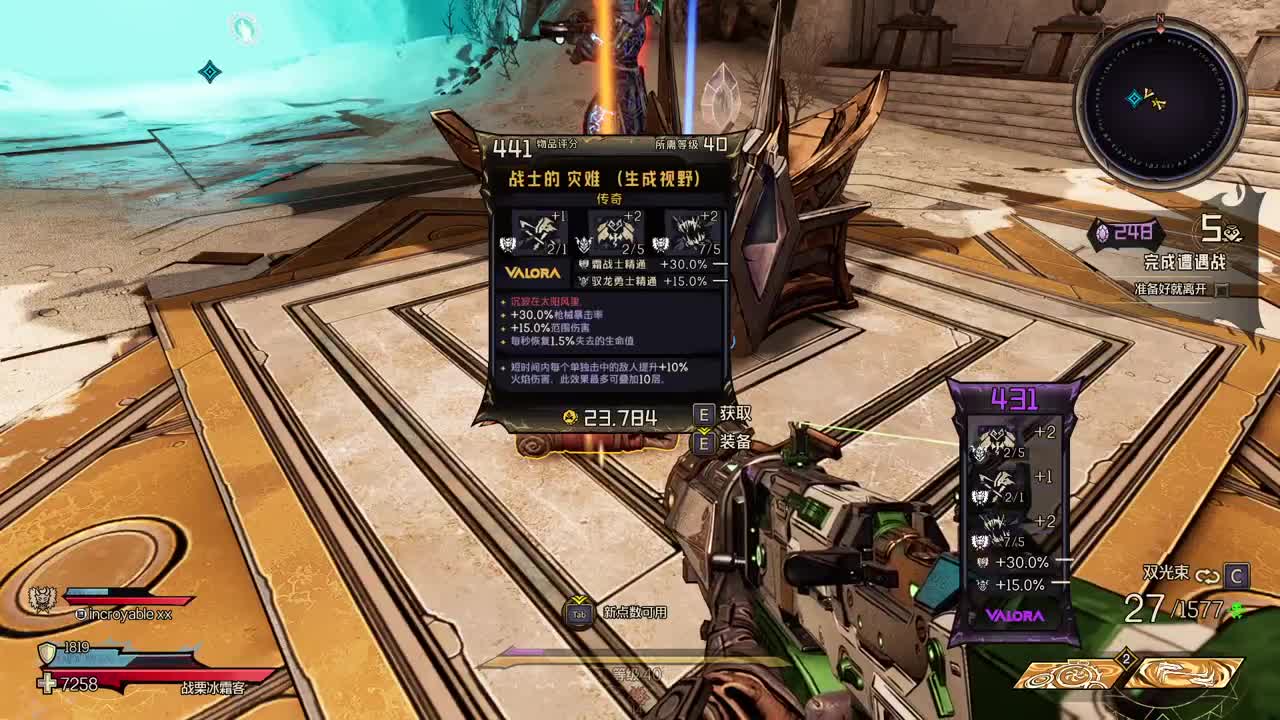Select the 驭龙勇士精通 dragon rider mastery icon

(585, 282)
